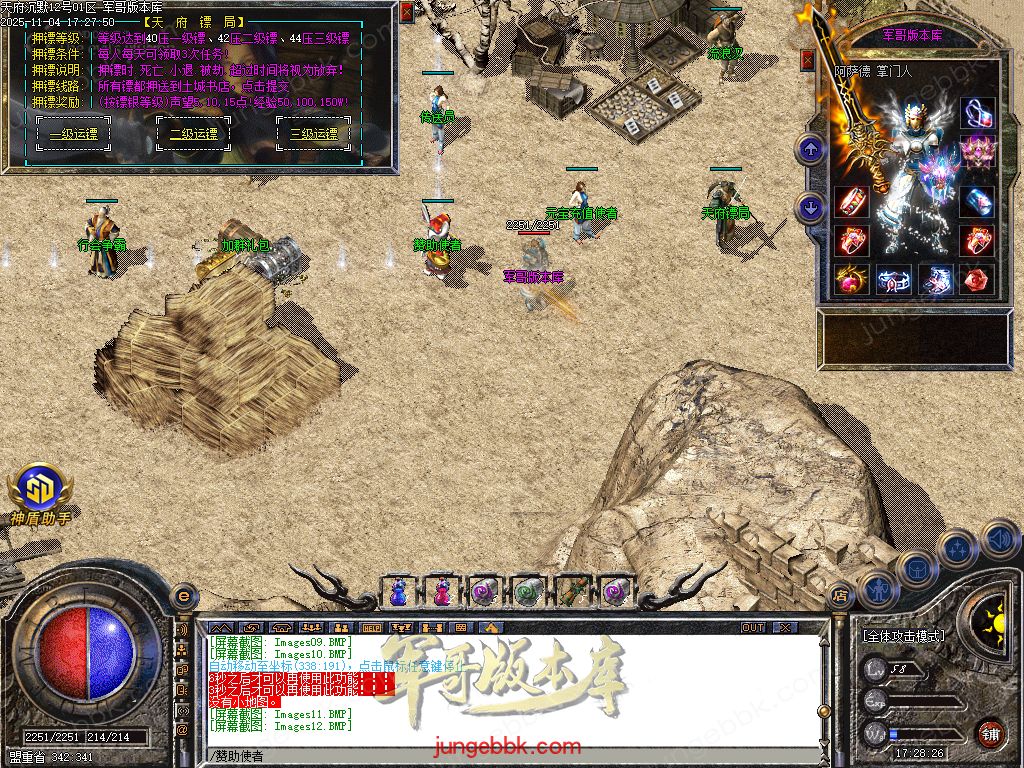1024x768 pixels.
Task: Choose the 一级运镖 escort option
Action: [74, 133]
